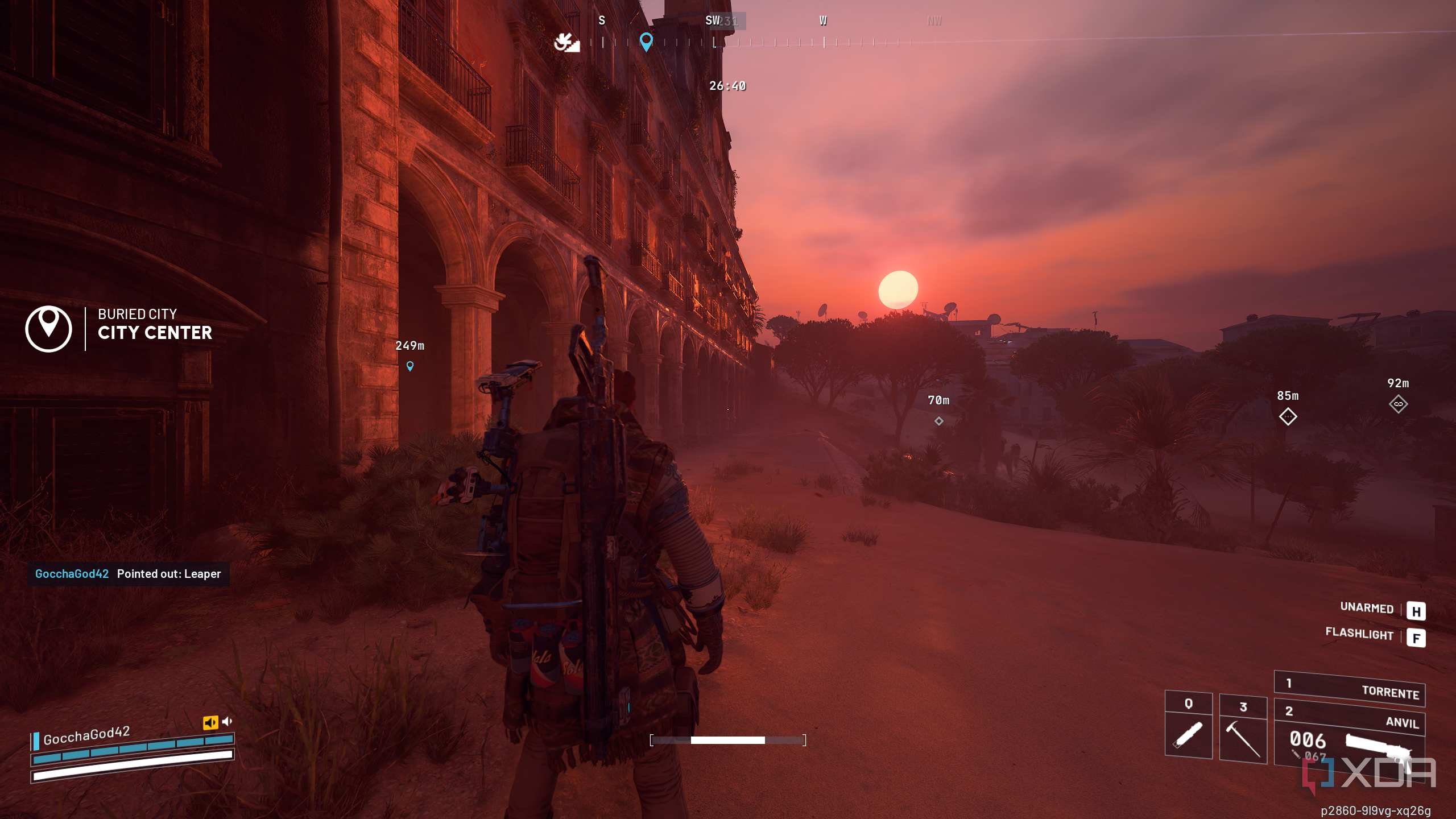Select the 70m diamond objective marker

tap(939, 421)
